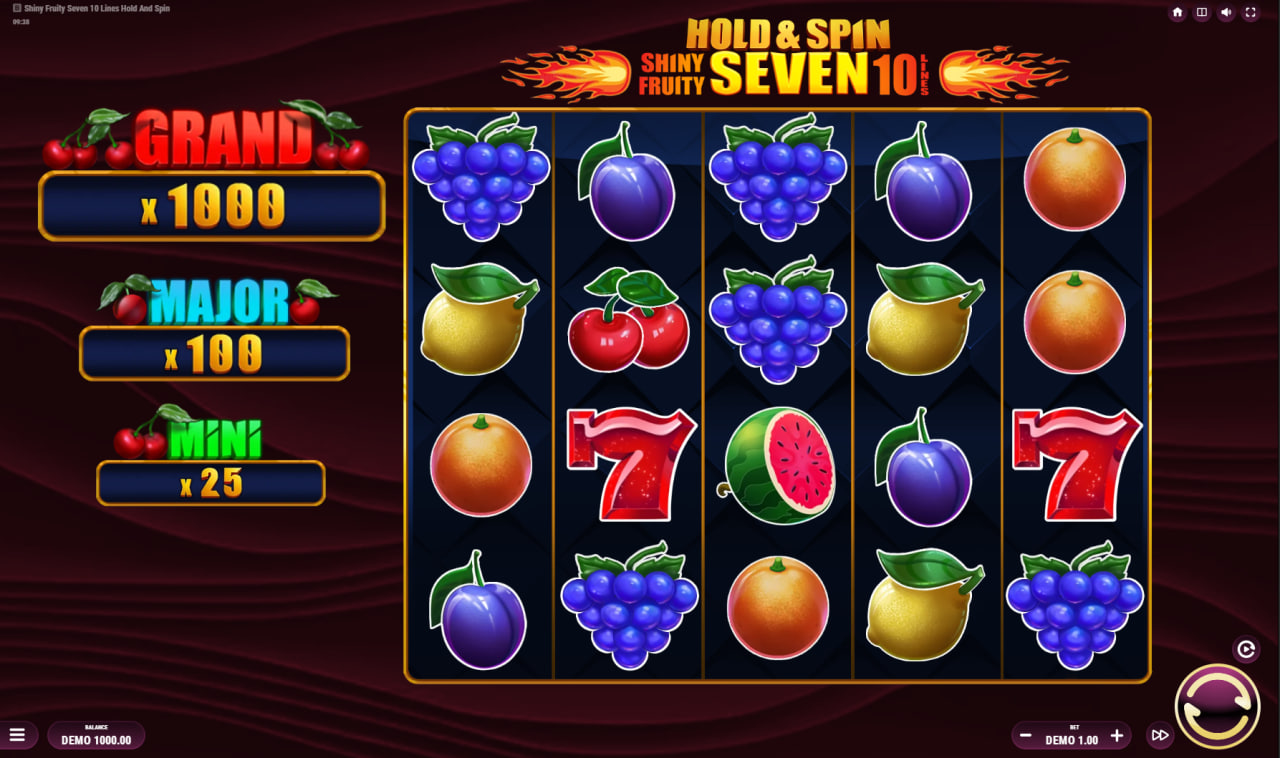The height and width of the screenshot is (758, 1280).
Task: Click the watermelon symbol on the middle reel
Action: pos(777,462)
